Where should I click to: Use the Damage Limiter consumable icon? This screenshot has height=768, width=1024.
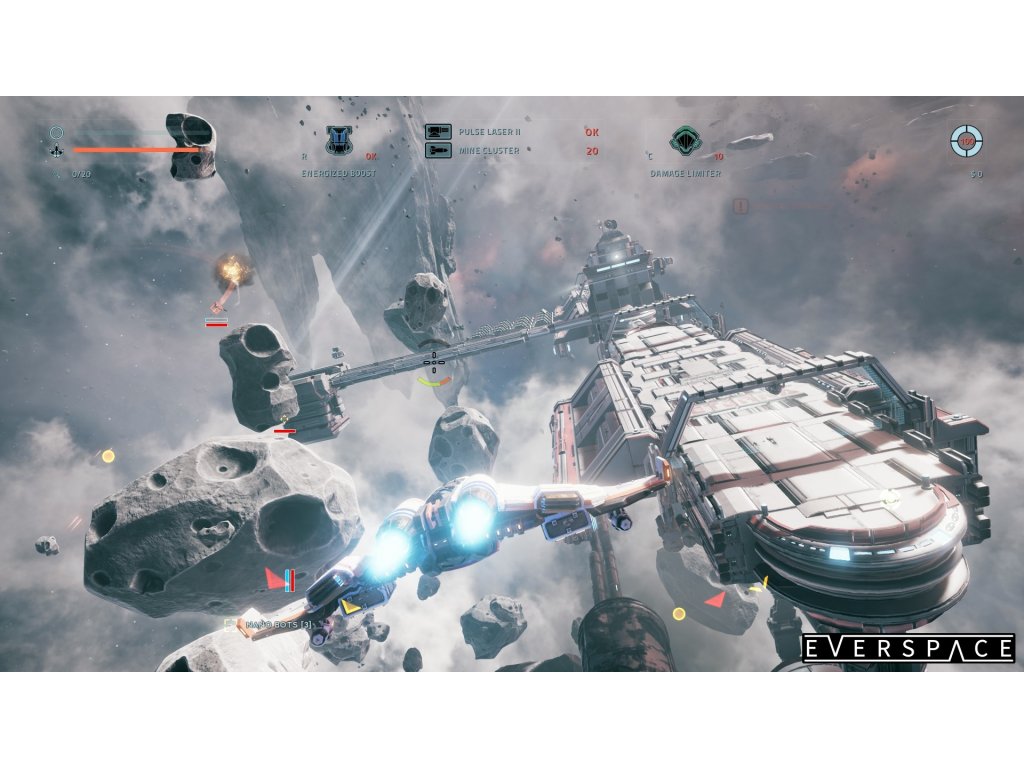coord(685,140)
